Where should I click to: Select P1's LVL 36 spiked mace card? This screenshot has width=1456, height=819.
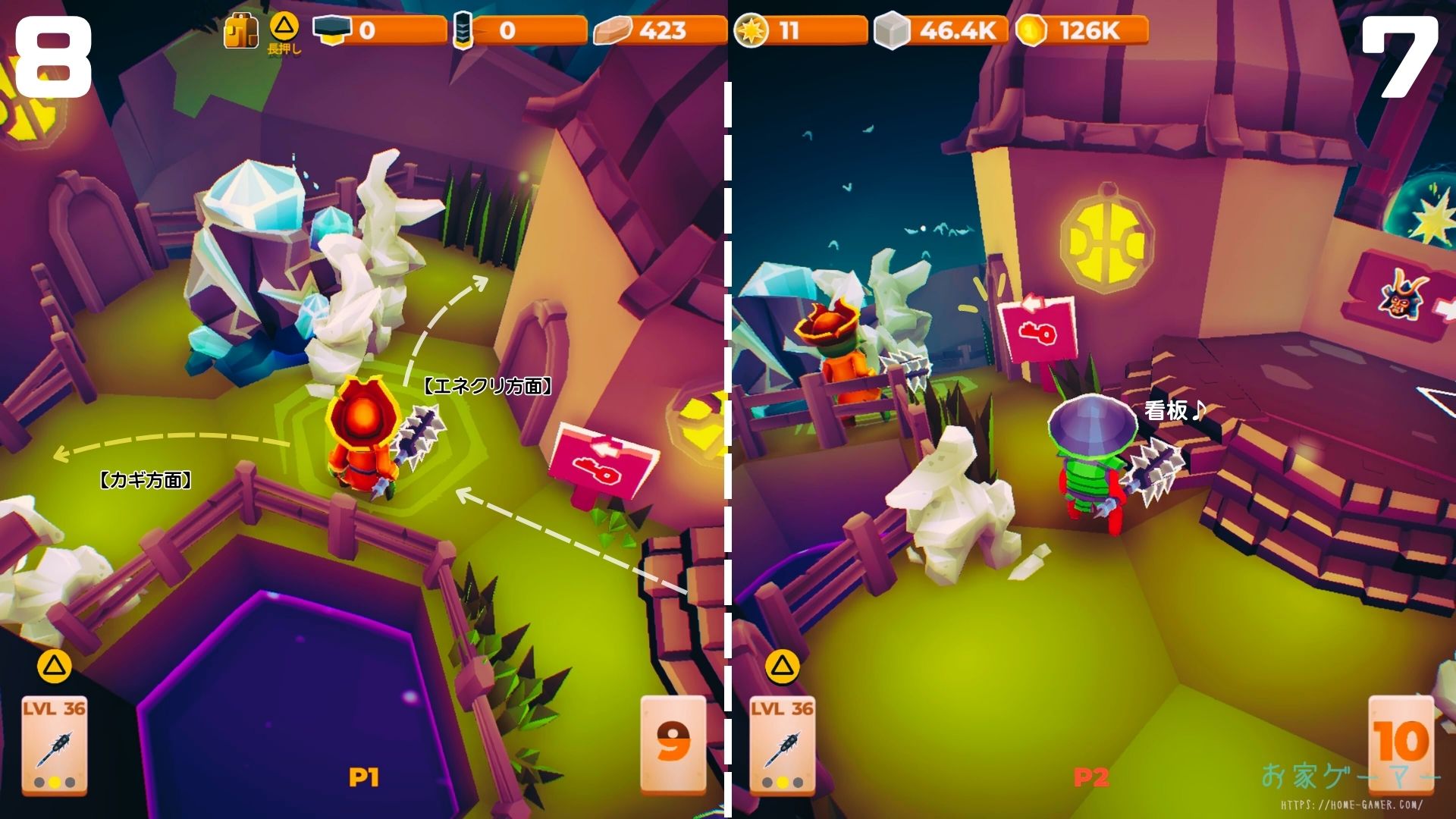click(54, 745)
